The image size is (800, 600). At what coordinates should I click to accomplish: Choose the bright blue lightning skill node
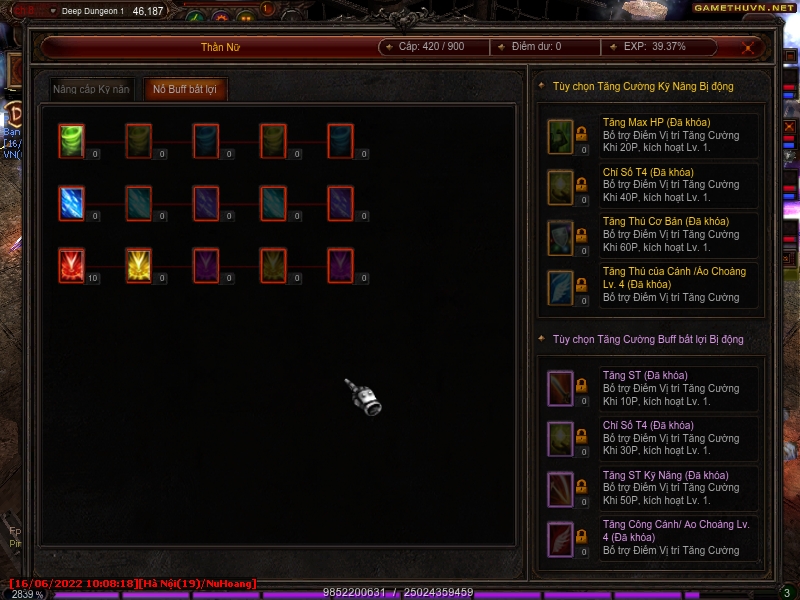click(x=71, y=202)
